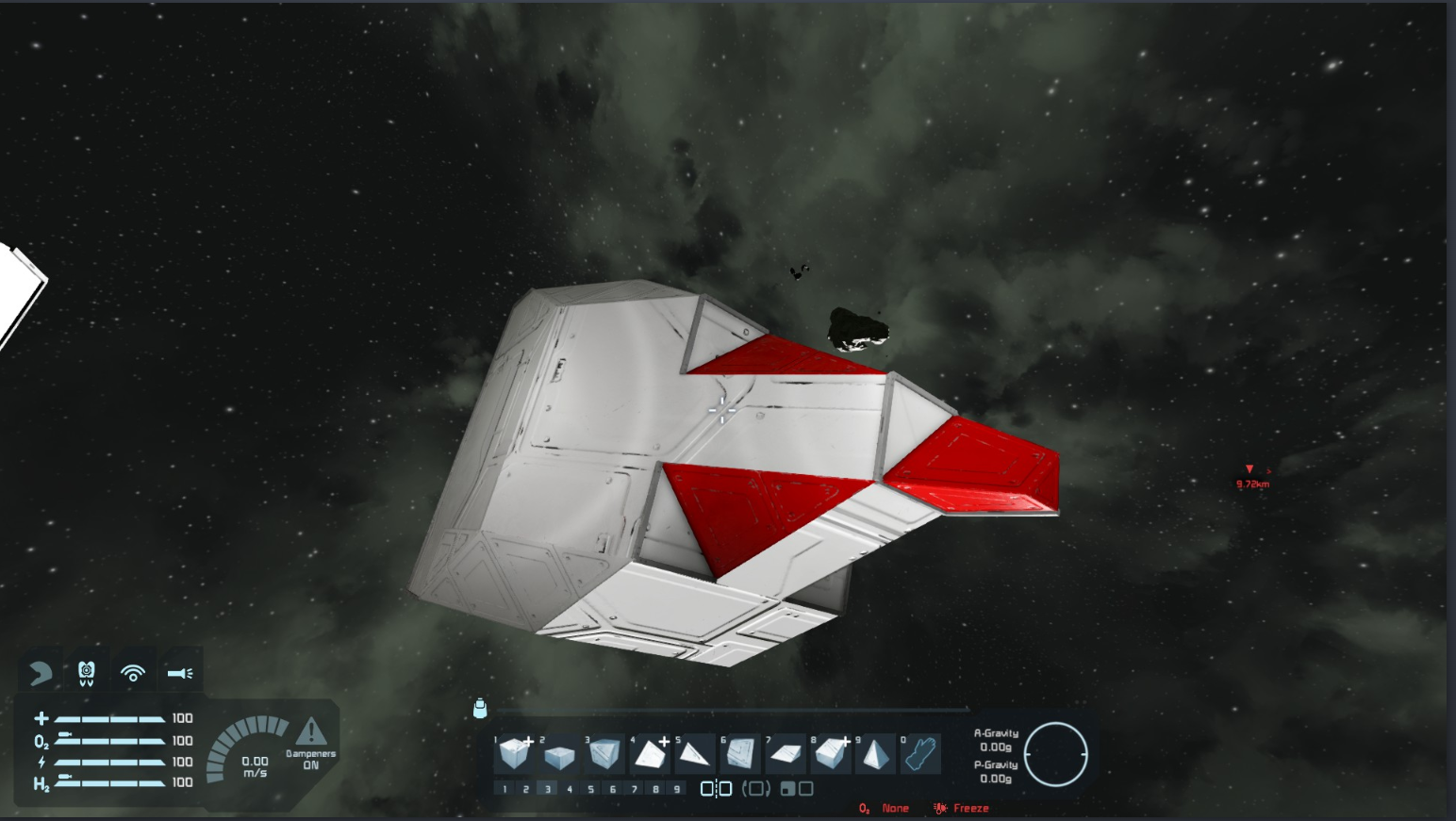Toggle the helmet visor icon
The width and height of the screenshot is (1456, 821).
coord(41,673)
